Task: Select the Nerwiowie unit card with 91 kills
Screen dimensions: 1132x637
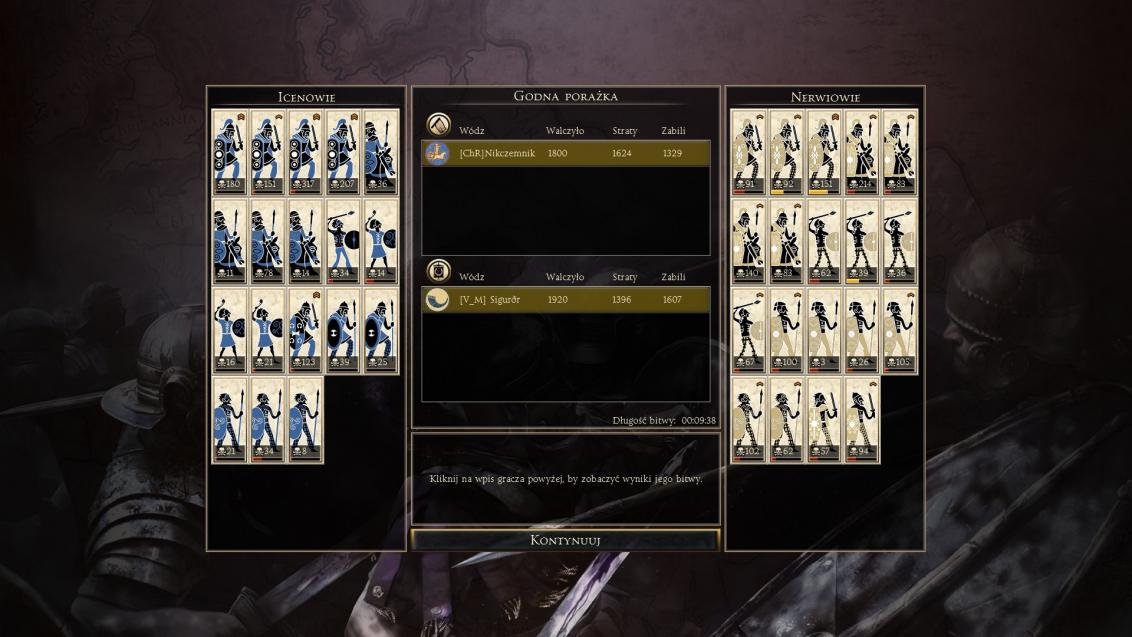Action: 748,151
